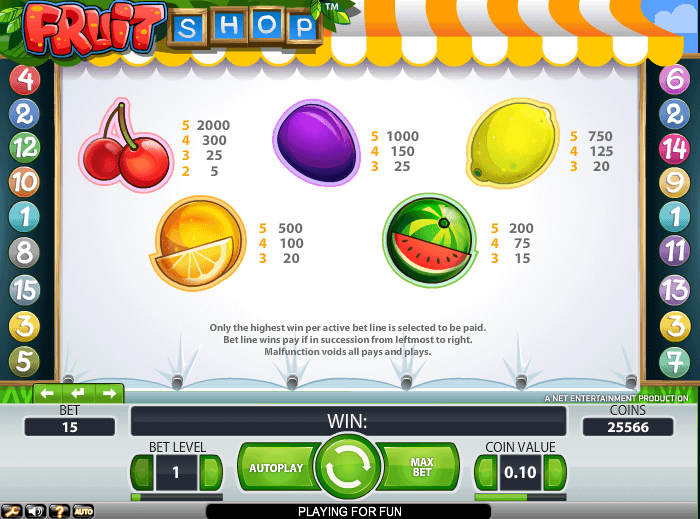Select bet line 15 badge
Screen dimensions: 700x519
click(23, 290)
